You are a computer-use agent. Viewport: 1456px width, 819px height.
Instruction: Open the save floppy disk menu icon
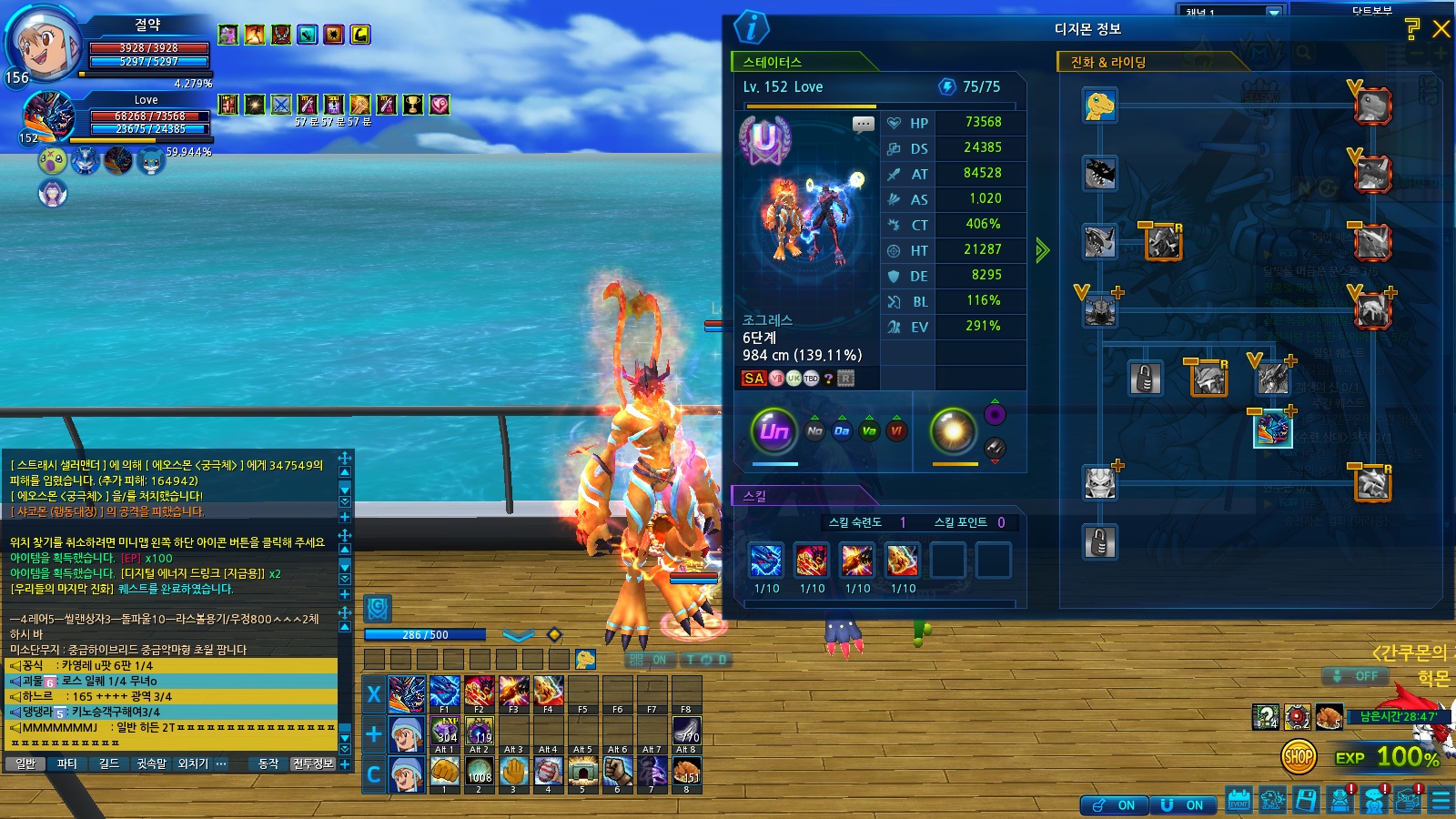coord(1306,800)
